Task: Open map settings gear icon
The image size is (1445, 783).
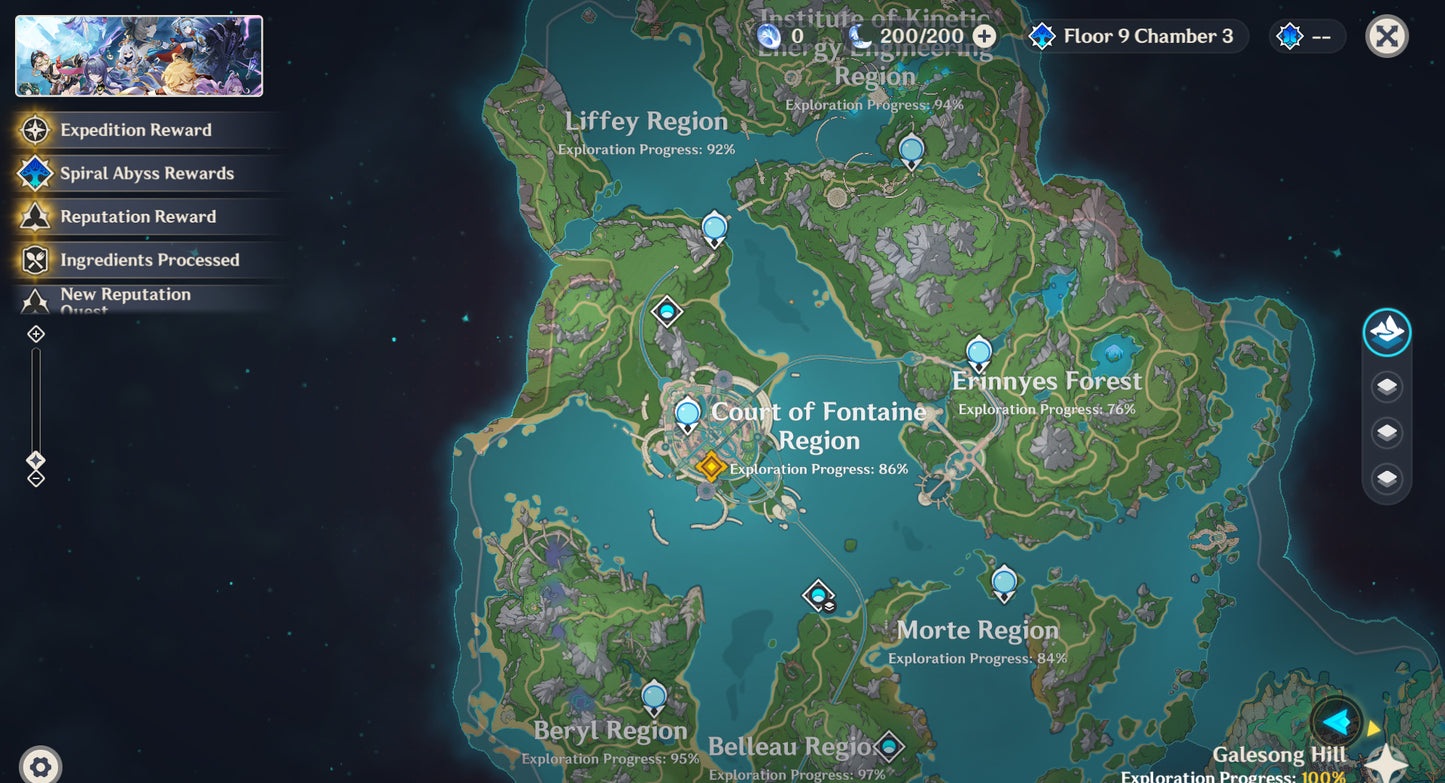Action: (40, 767)
